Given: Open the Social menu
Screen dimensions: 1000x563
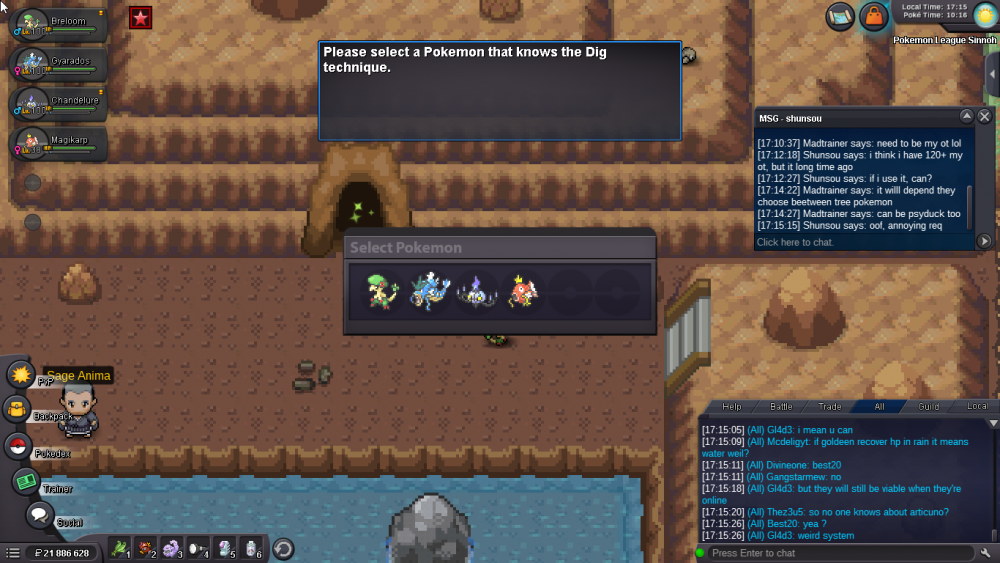Looking at the screenshot, I should coord(39,515).
